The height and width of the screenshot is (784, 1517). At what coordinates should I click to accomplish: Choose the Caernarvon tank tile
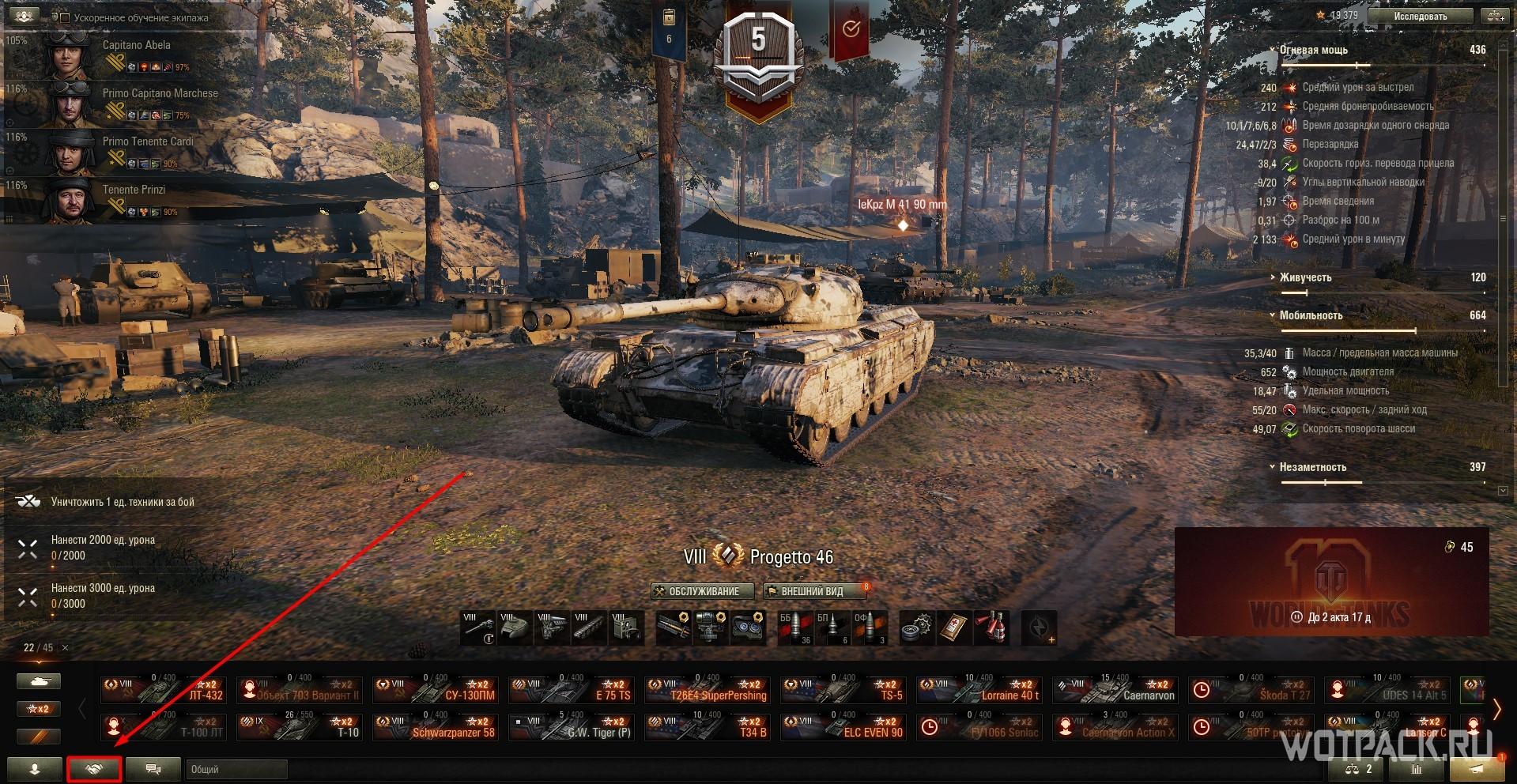click(x=1115, y=690)
